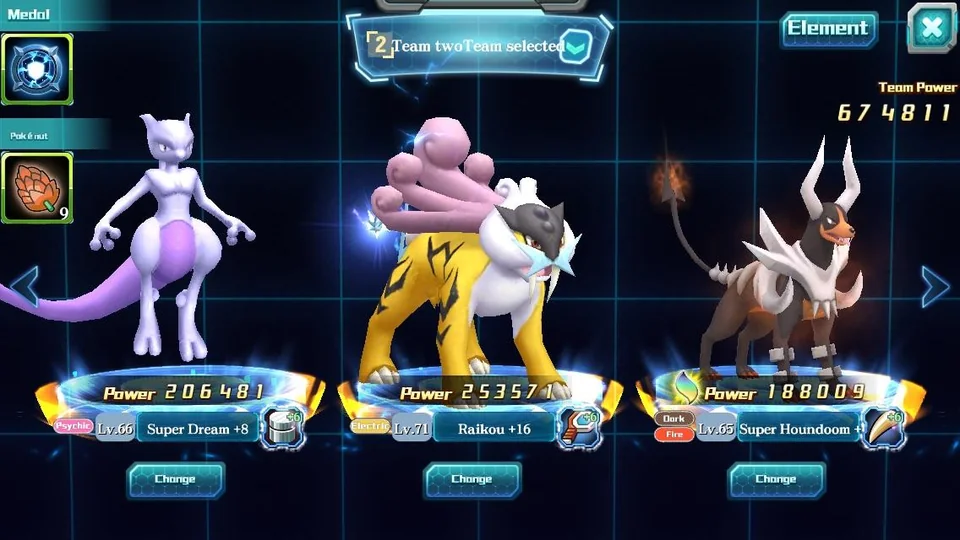Select the Super Houndoom name plate

(x=797, y=429)
